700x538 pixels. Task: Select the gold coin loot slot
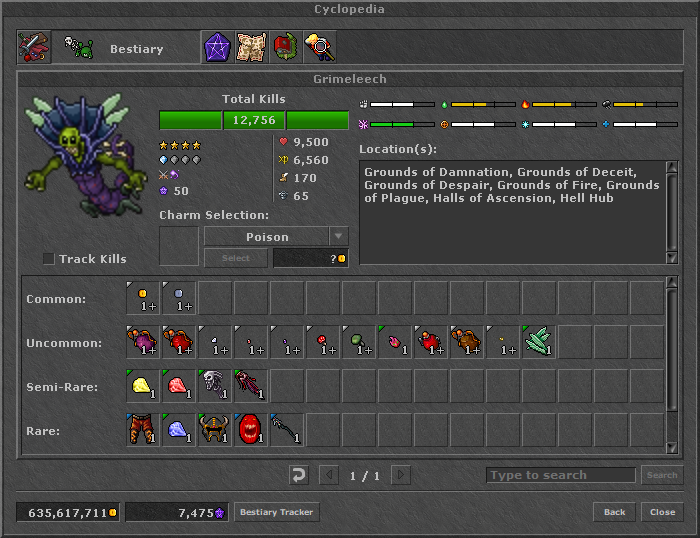143,297
